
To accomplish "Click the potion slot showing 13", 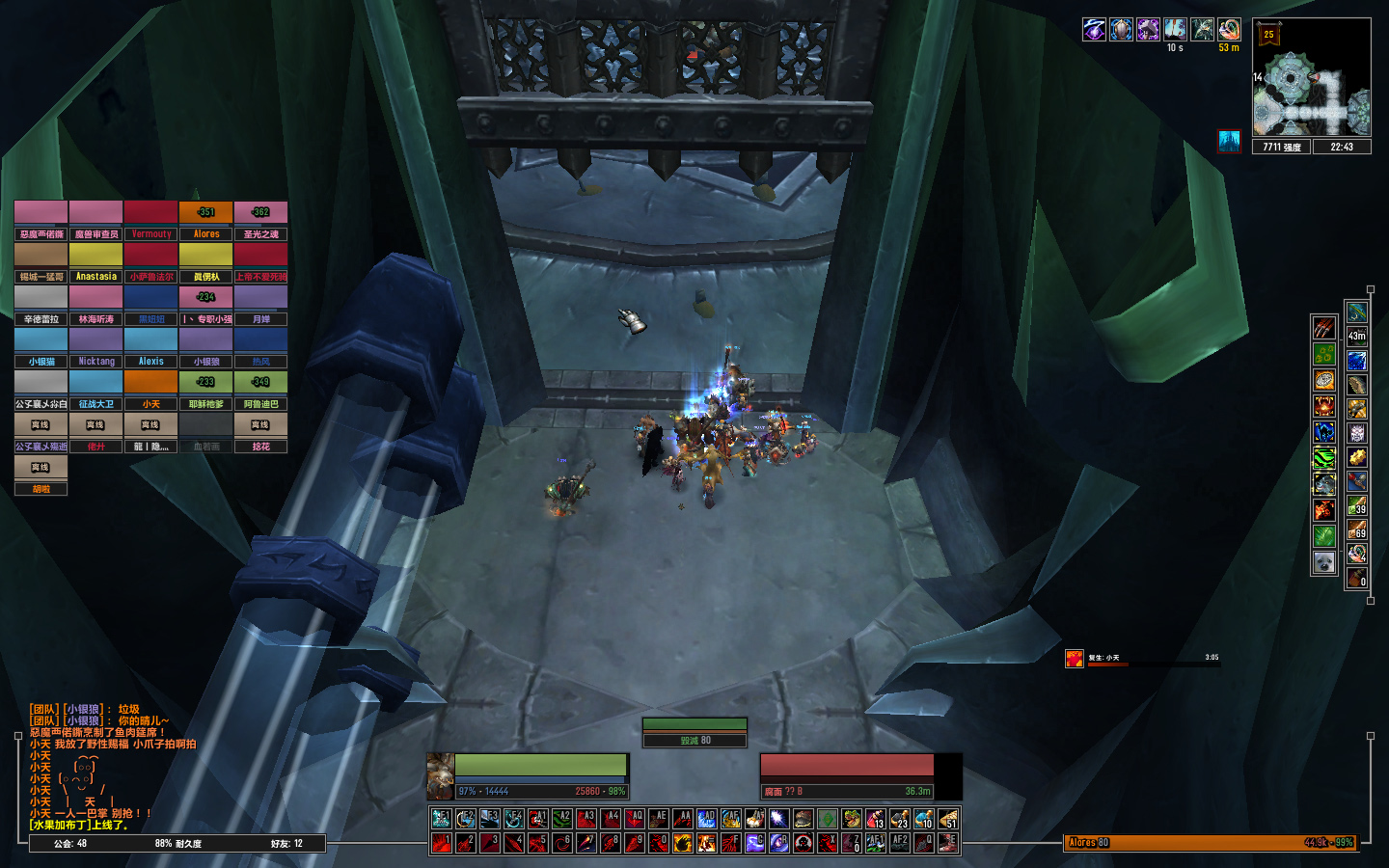I will 875,819.
